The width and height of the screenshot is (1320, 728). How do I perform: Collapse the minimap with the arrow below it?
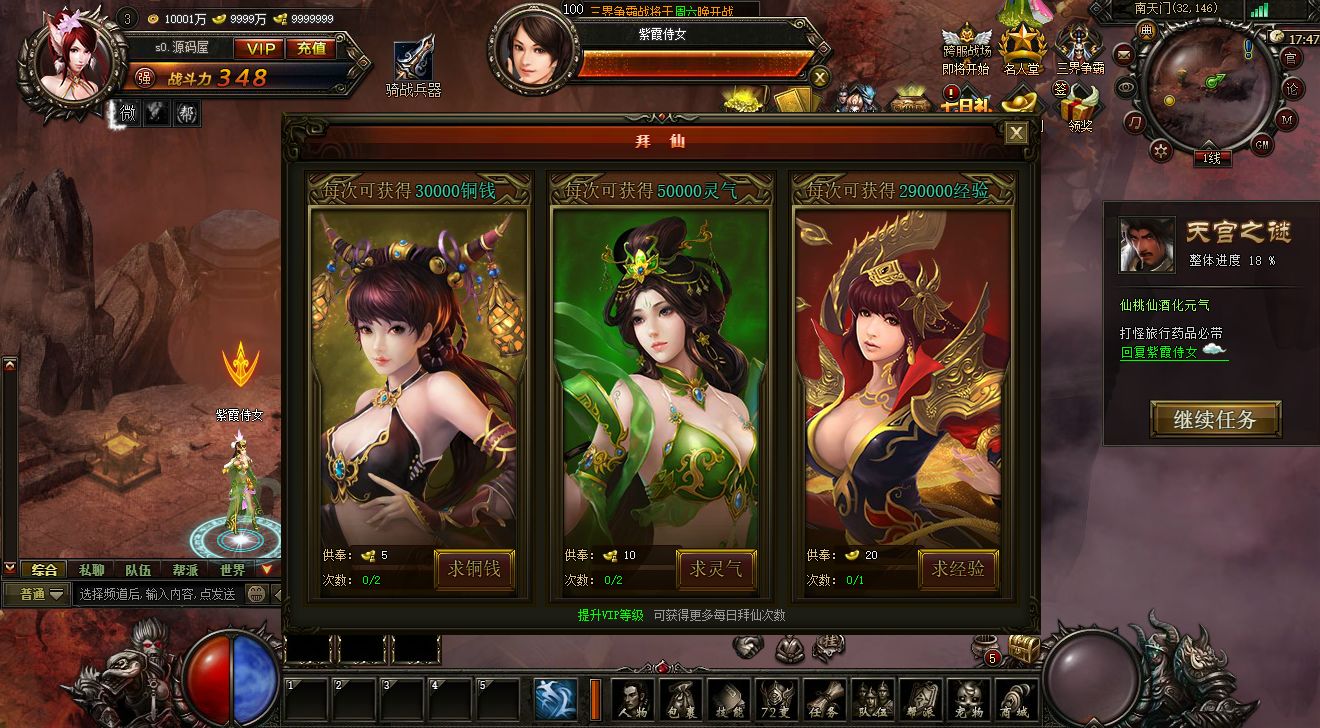point(1209,144)
